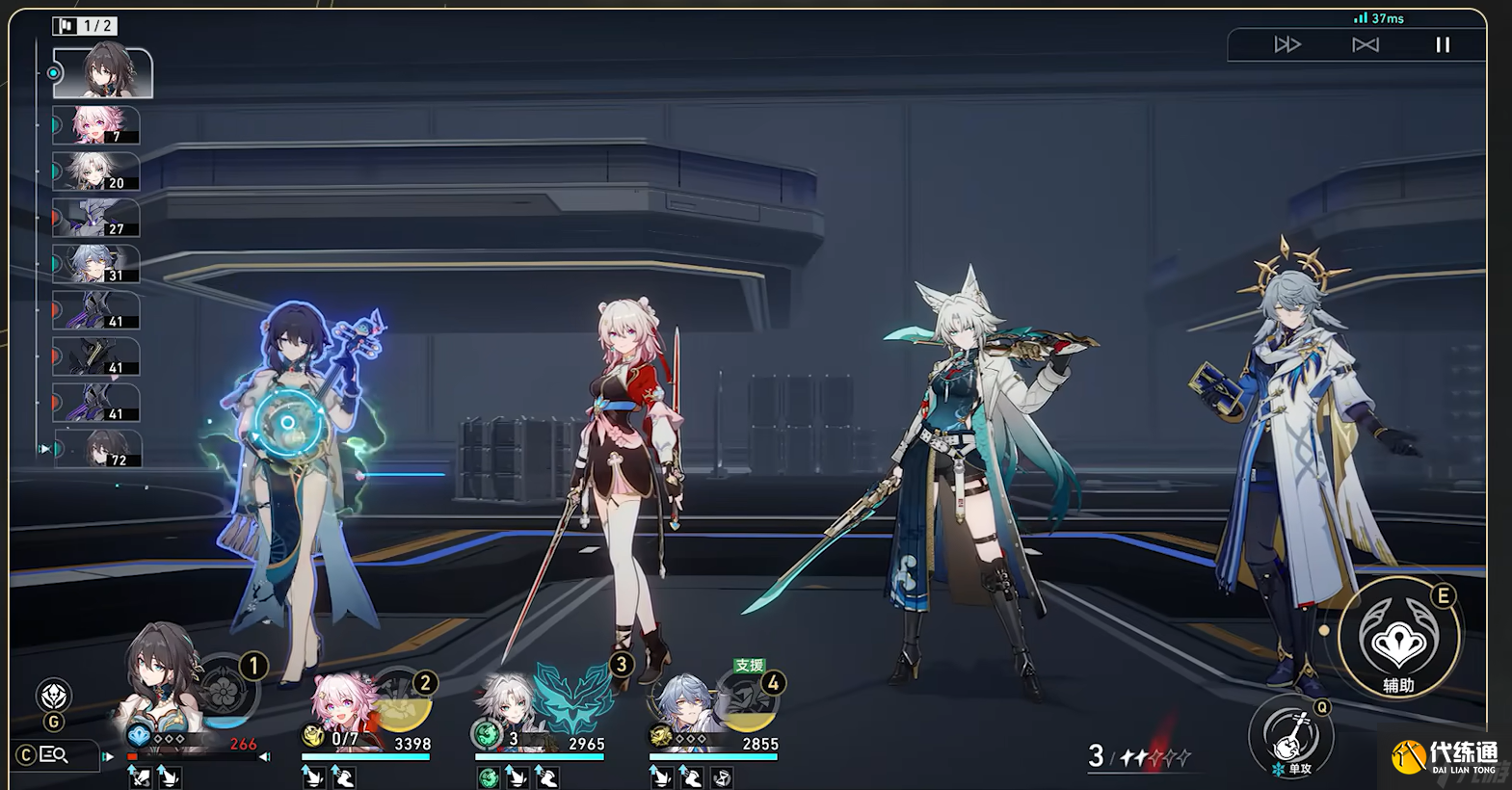The width and height of the screenshot is (1512, 790).
Task: Select the turn order portrait marked 20
Action: 96,171
